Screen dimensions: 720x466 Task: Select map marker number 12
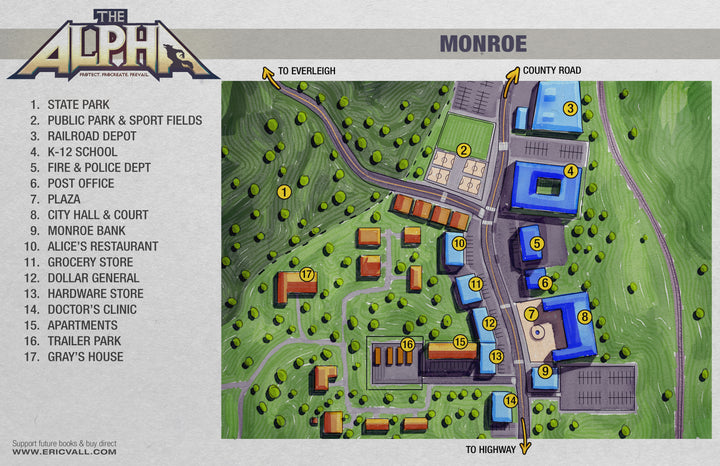click(489, 323)
